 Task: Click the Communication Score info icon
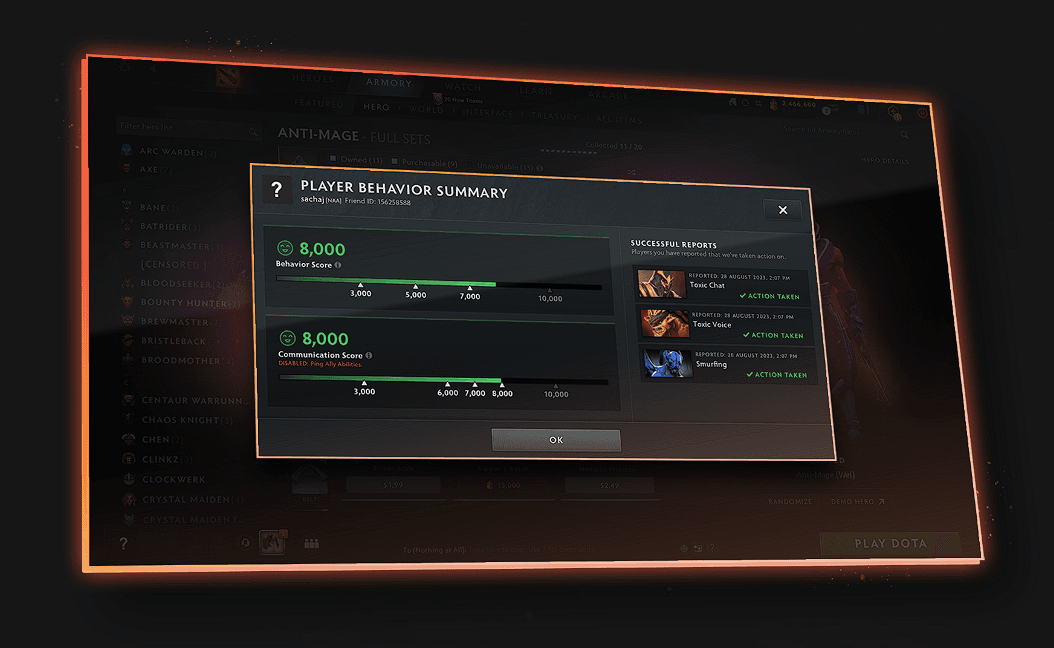pos(369,355)
